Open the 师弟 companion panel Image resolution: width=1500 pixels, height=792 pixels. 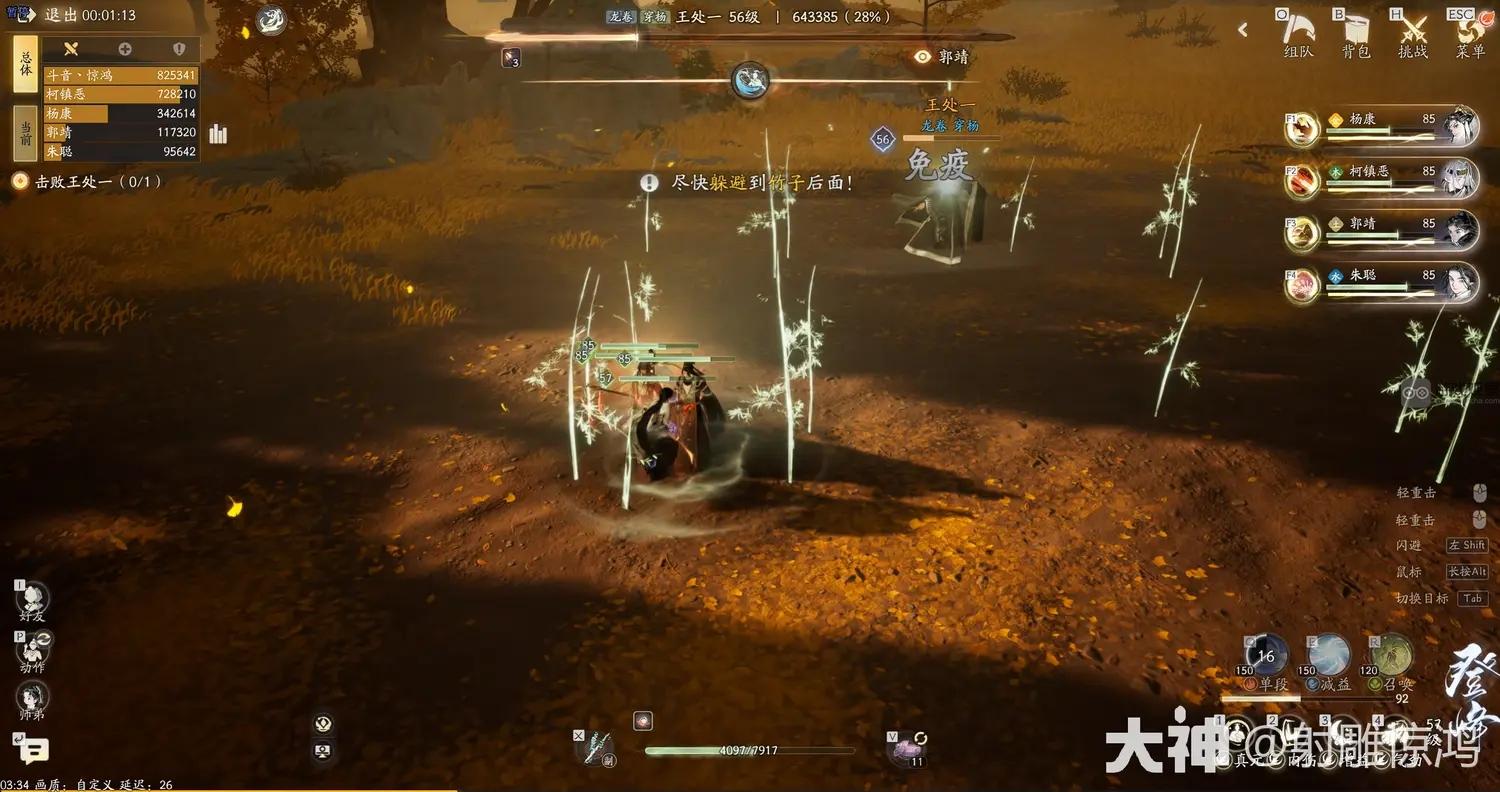[32, 700]
